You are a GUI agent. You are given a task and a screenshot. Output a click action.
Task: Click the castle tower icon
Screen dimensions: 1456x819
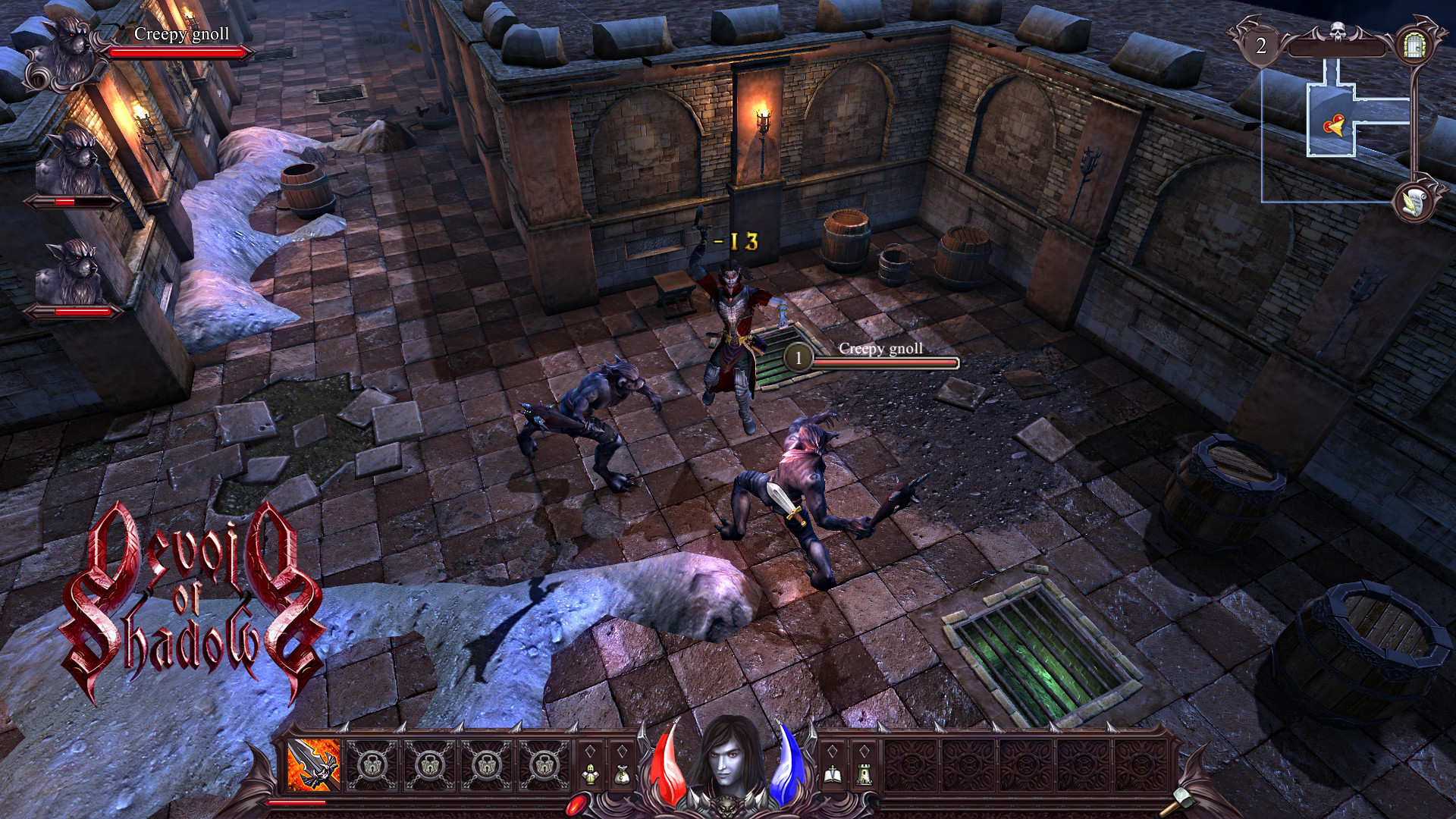[864, 774]
